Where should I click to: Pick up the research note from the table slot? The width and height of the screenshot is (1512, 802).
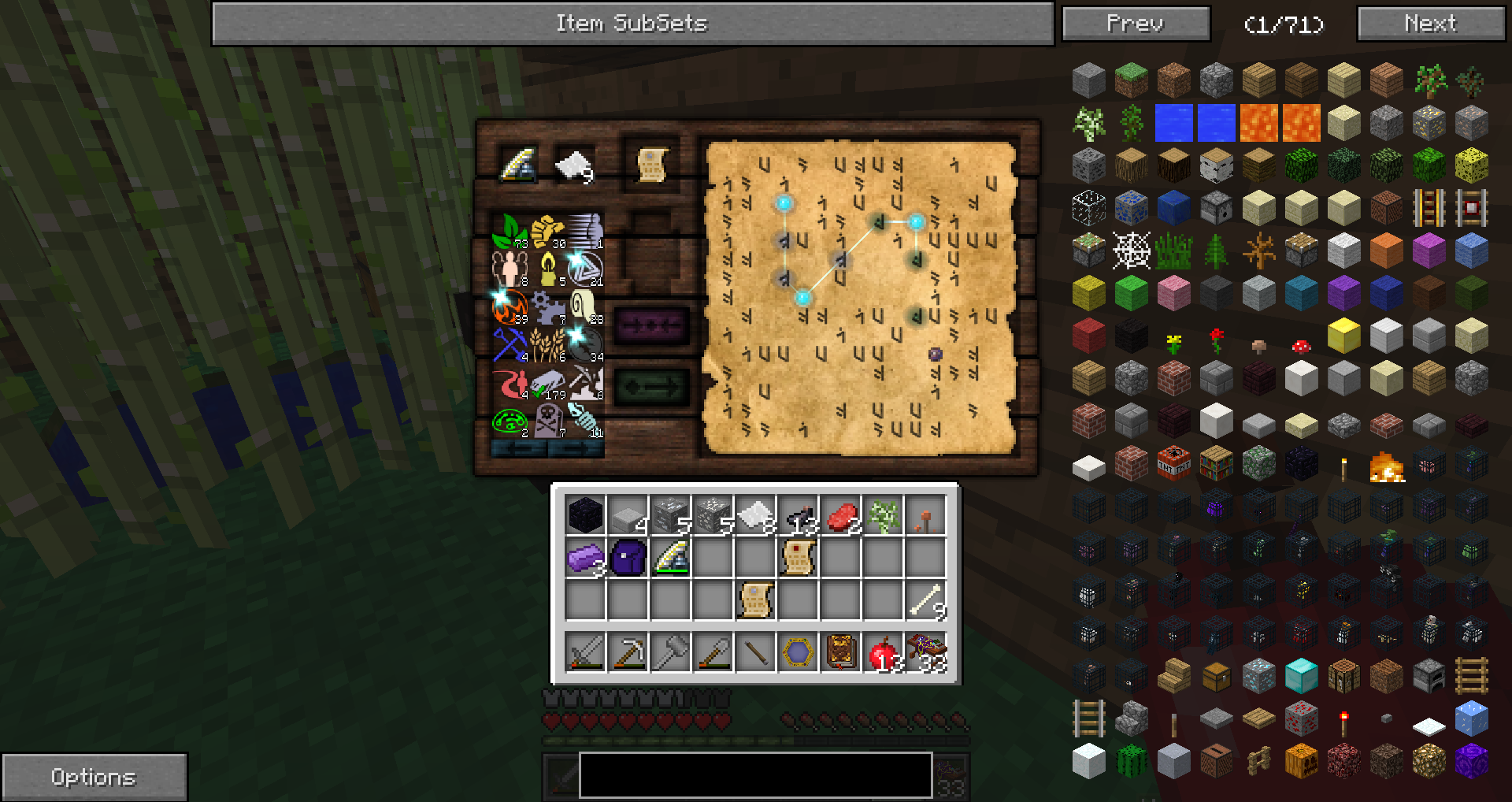(652, 164)
